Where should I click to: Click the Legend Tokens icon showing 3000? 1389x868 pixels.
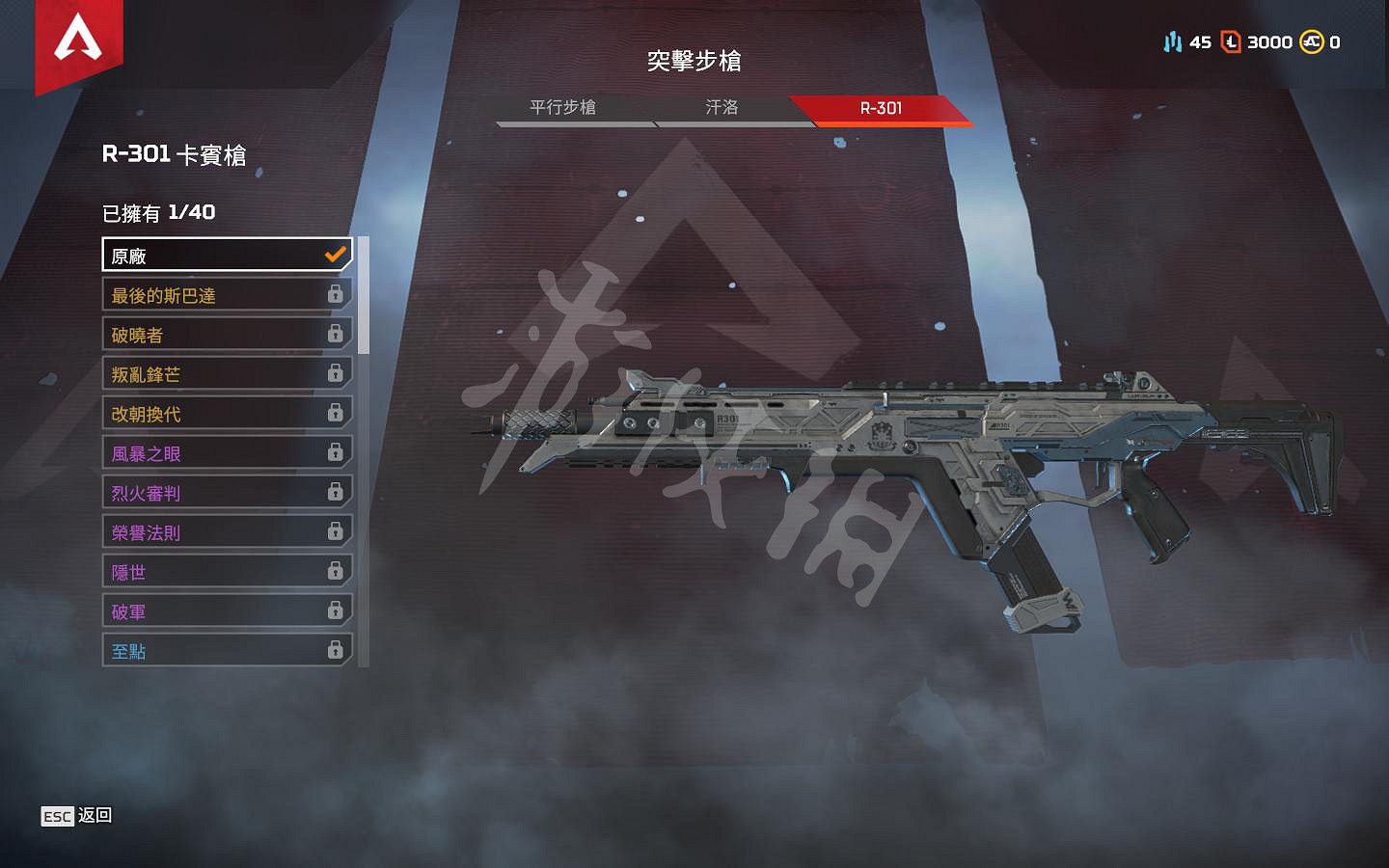[1232, 42]
